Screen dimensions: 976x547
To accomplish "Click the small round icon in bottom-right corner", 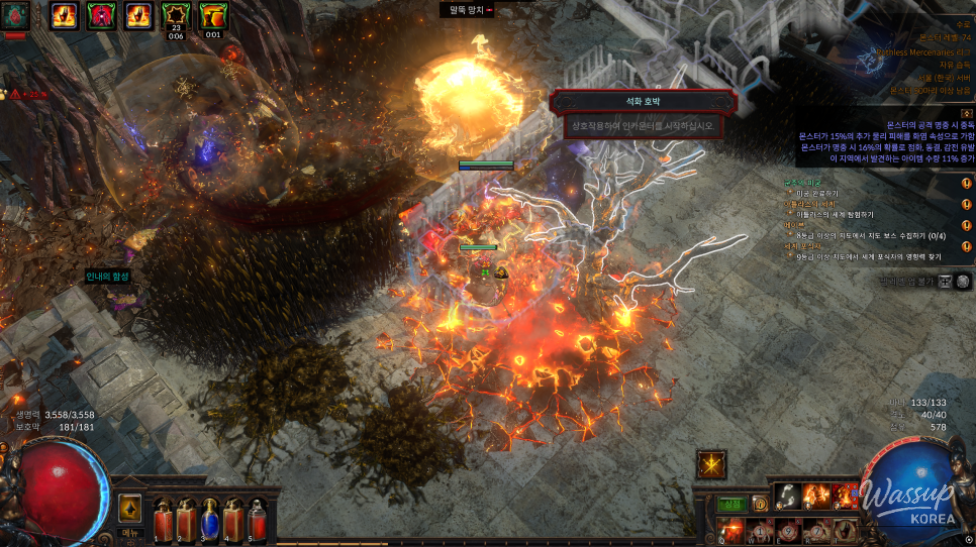I will [969, 538].
